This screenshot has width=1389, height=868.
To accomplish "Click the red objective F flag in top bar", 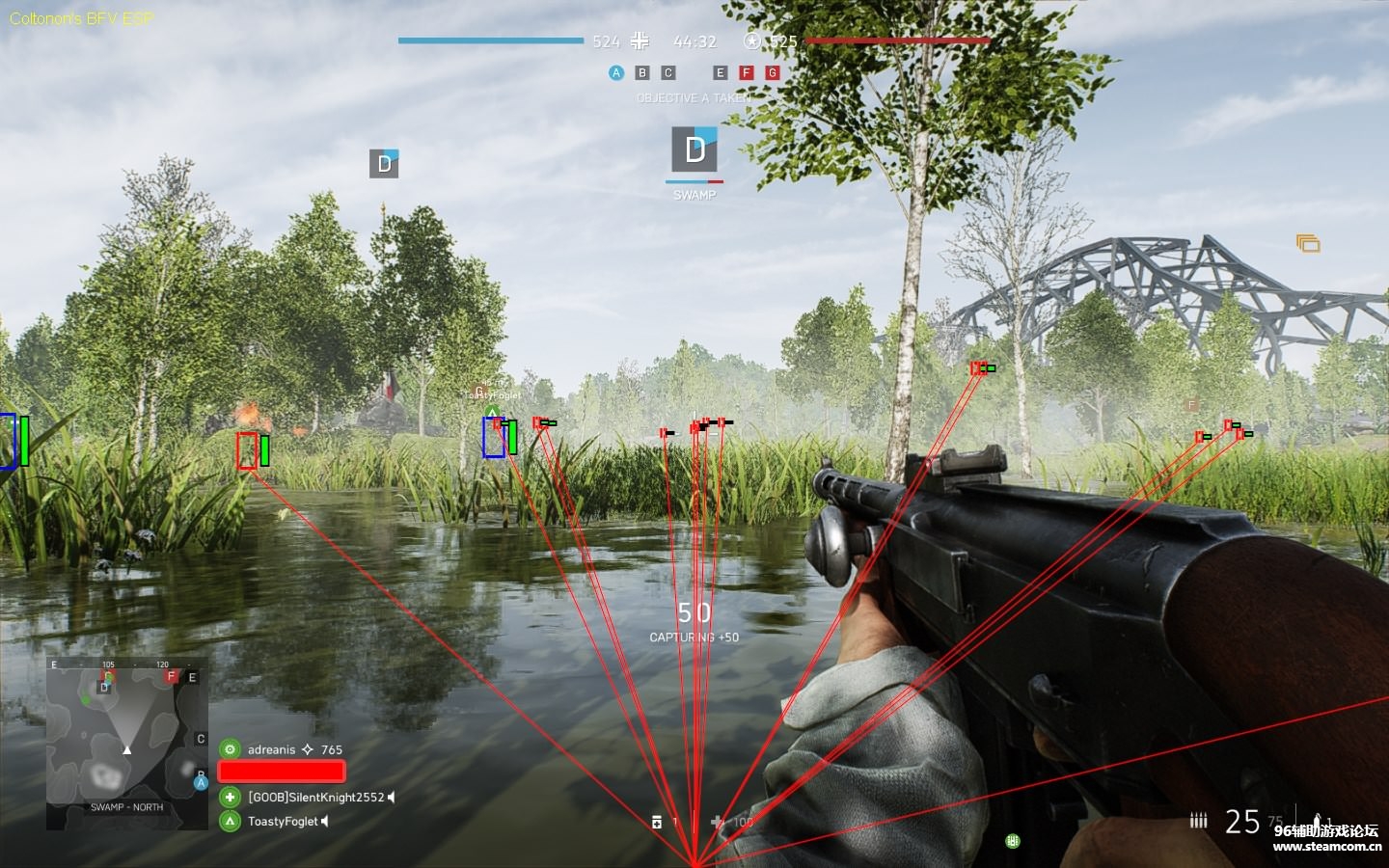I will coord(746,73).
